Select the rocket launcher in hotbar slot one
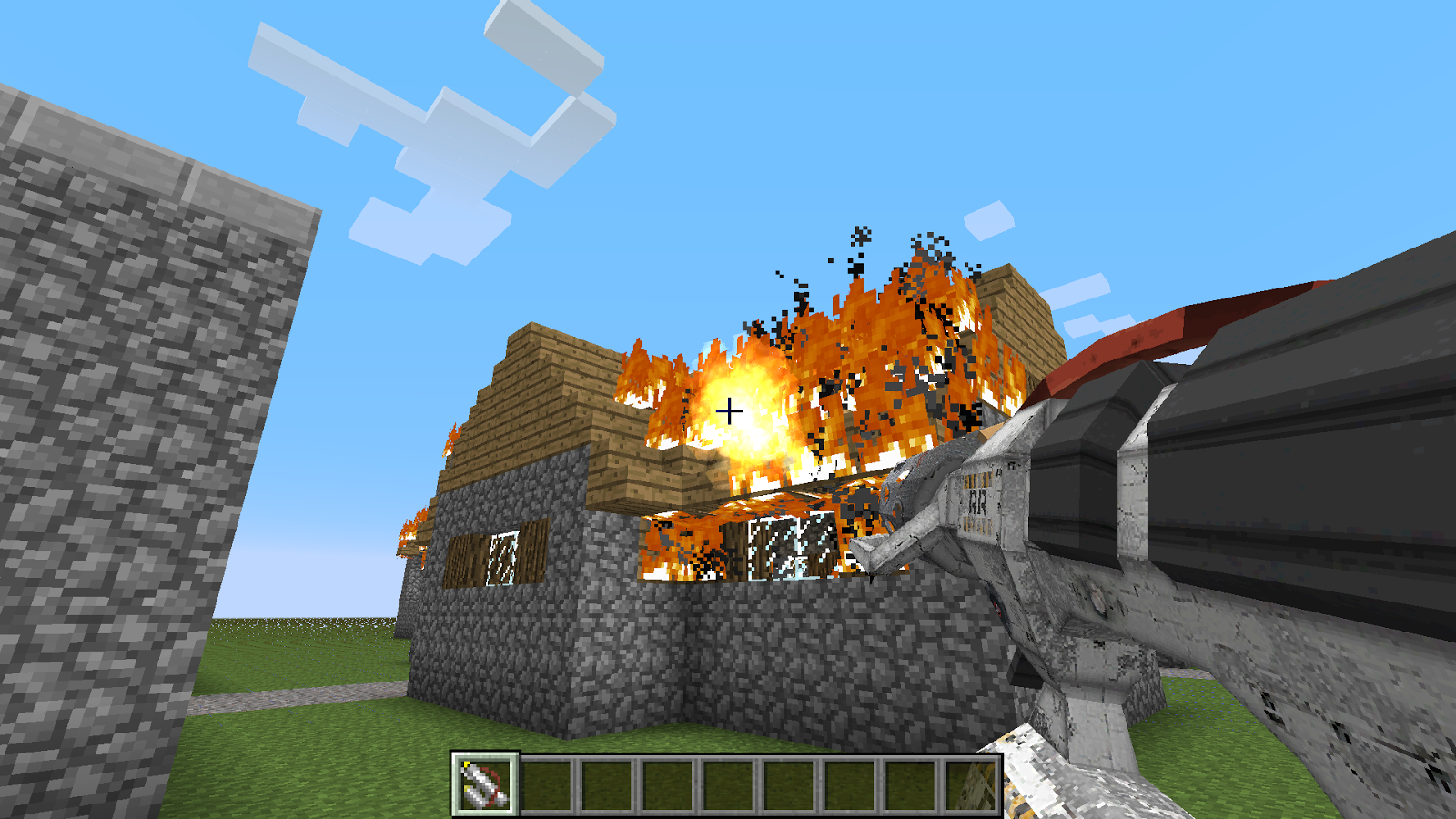 click(x=482, y=783)
